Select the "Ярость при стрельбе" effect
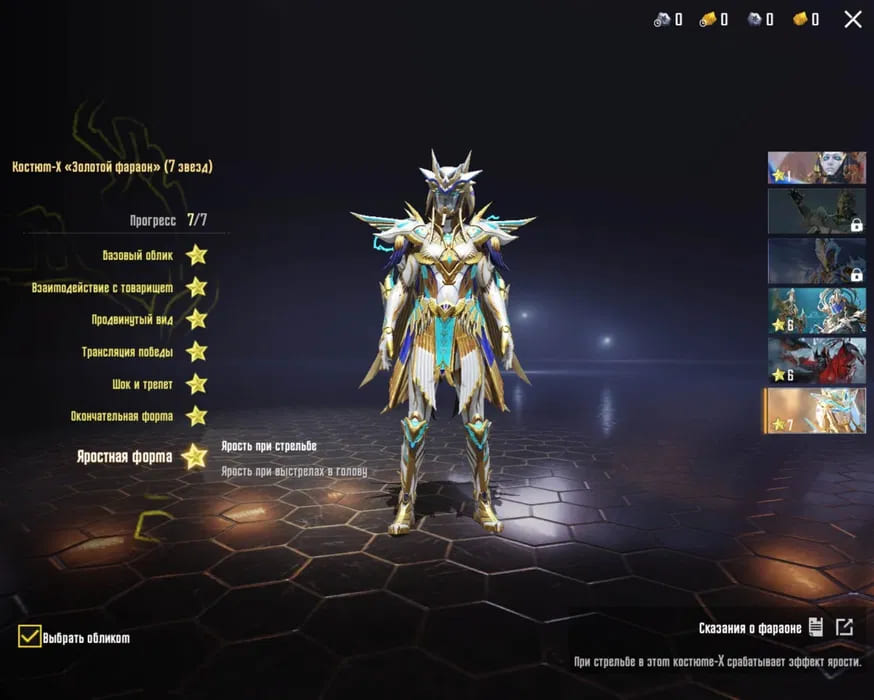 268,446
